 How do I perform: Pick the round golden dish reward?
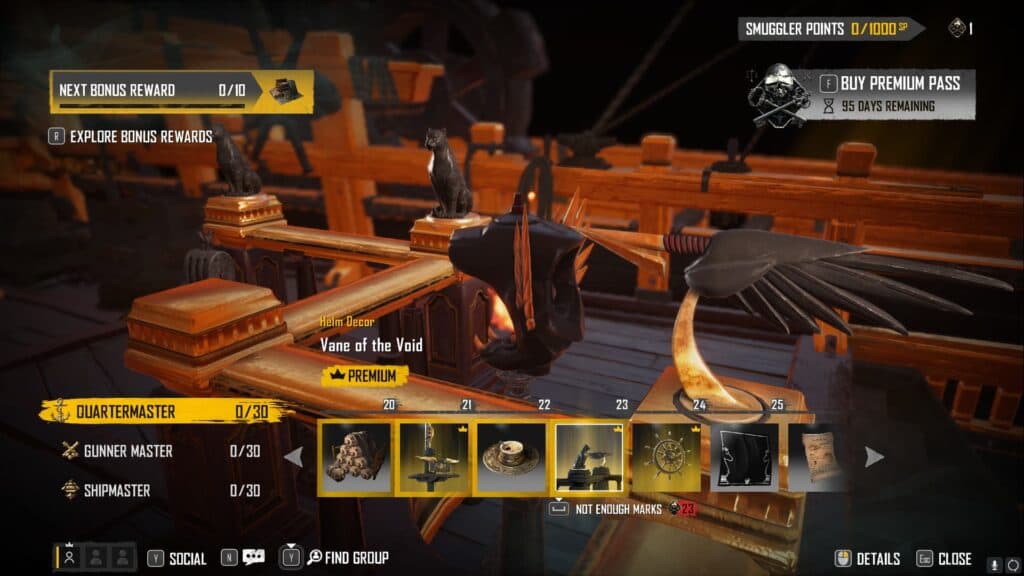tap(511, 457)
